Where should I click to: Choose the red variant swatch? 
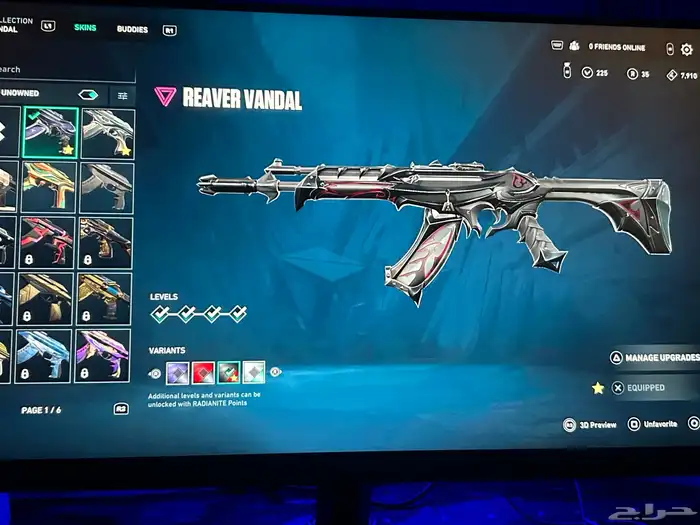203,373
